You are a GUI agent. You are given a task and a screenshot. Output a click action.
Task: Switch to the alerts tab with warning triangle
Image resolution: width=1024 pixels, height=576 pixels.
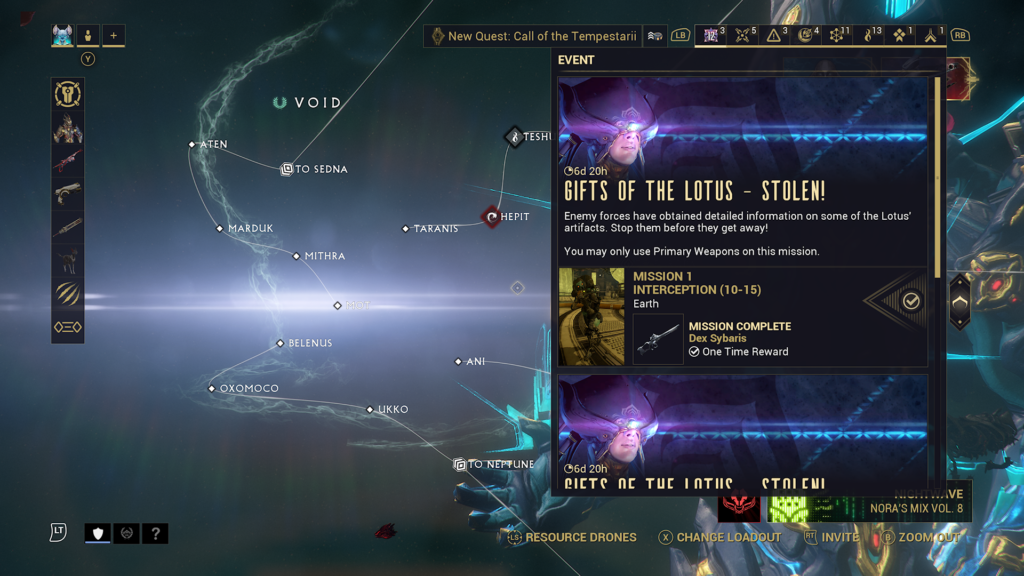[x=774, y=36]
